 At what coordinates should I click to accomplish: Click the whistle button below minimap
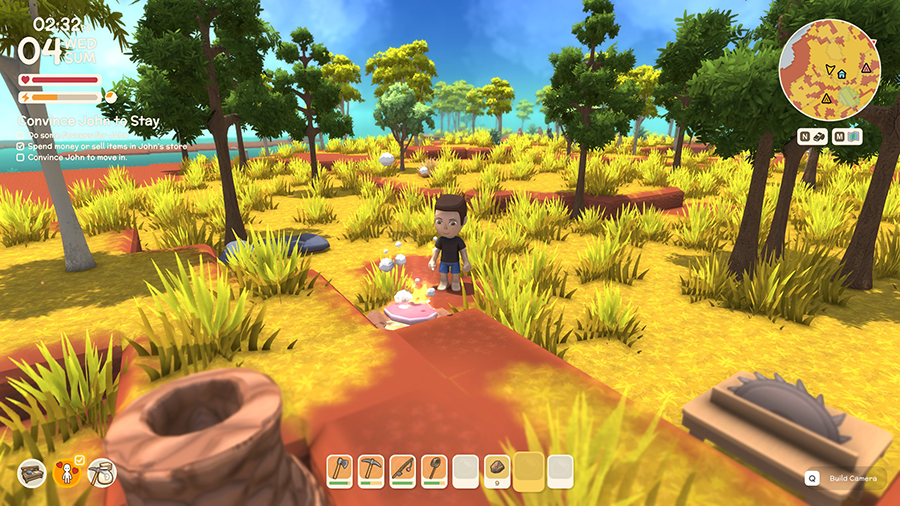pos(813,136)
